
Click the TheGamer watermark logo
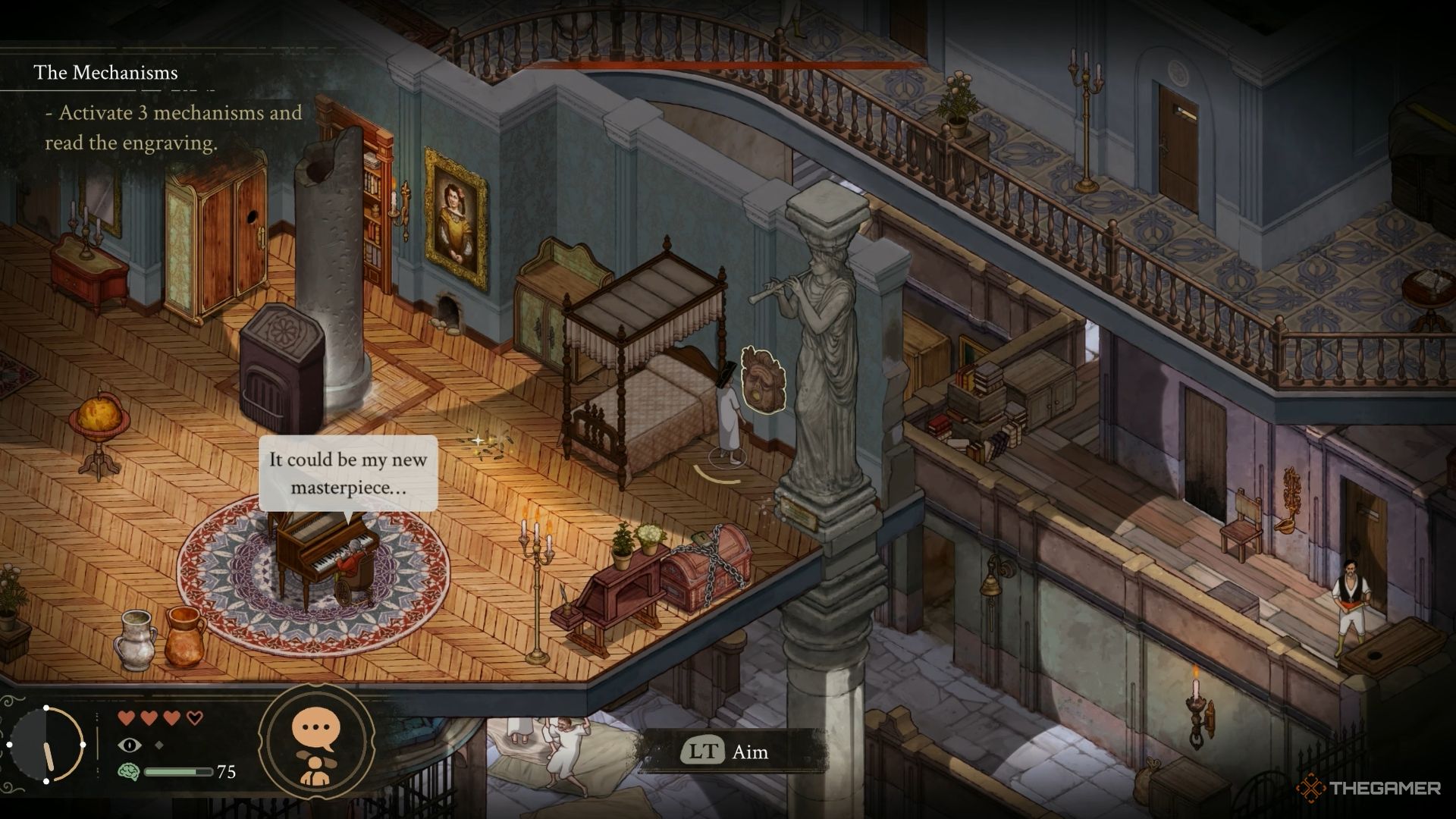click(1368, 789)
